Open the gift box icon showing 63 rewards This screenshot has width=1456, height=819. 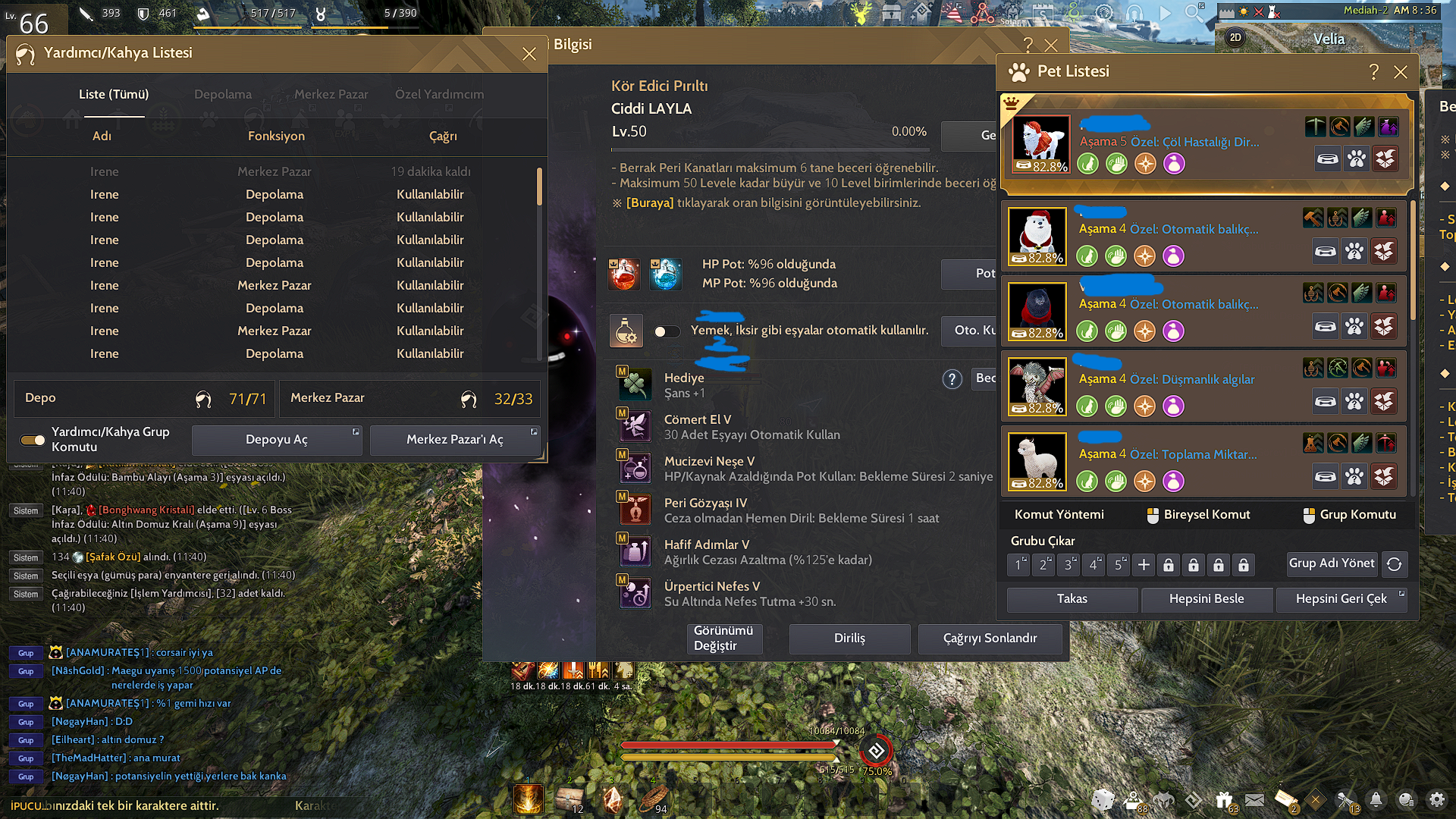[x=1224, y=799]
